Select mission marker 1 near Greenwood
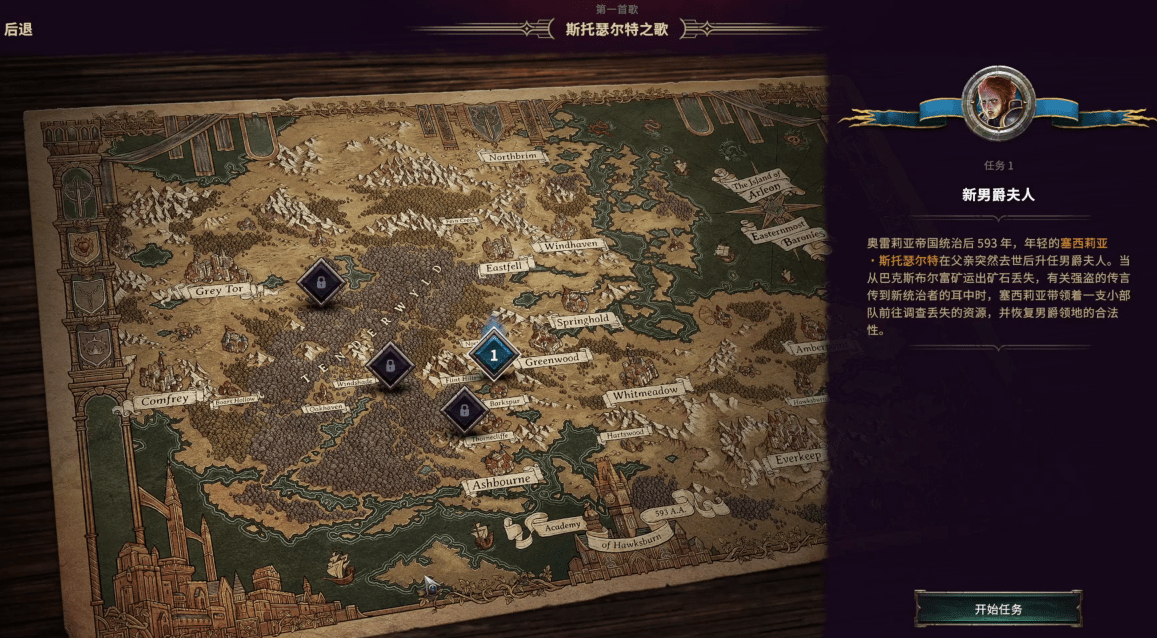The height and width of the screenshot is (638, 1157). click(x=493, y=355)
